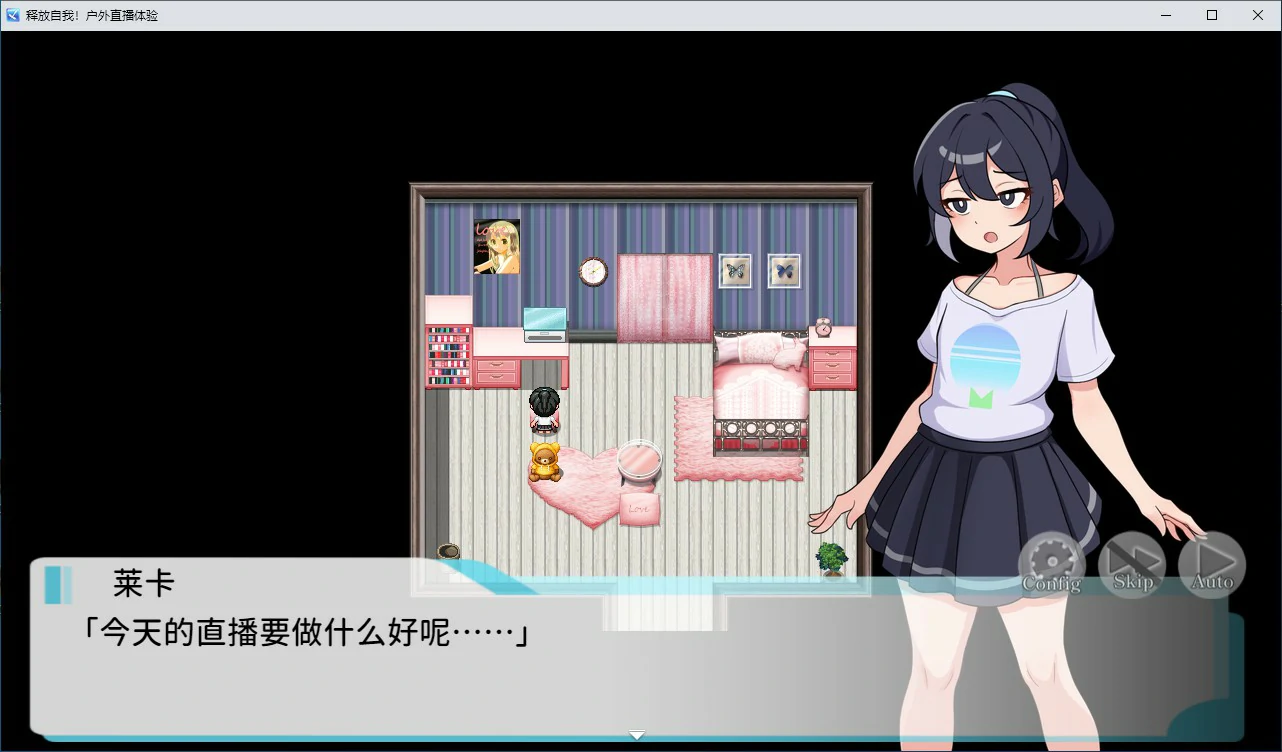This screenshot has height=752, width=1282.
Task: Click the Love pillow near the round mirror
Action: coord(638,506)
